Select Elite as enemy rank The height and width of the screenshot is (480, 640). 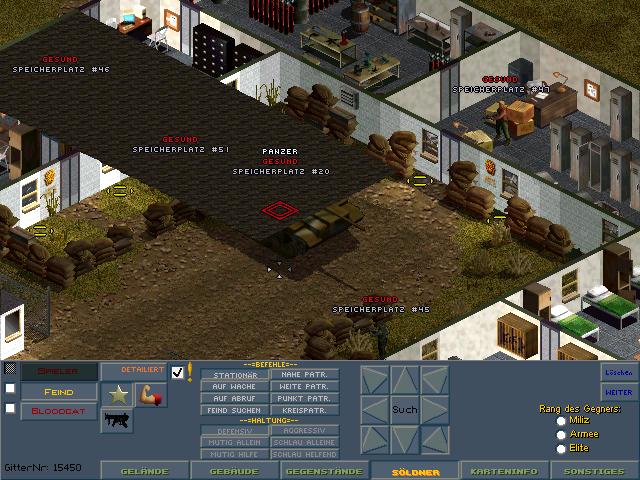(561, 448)
